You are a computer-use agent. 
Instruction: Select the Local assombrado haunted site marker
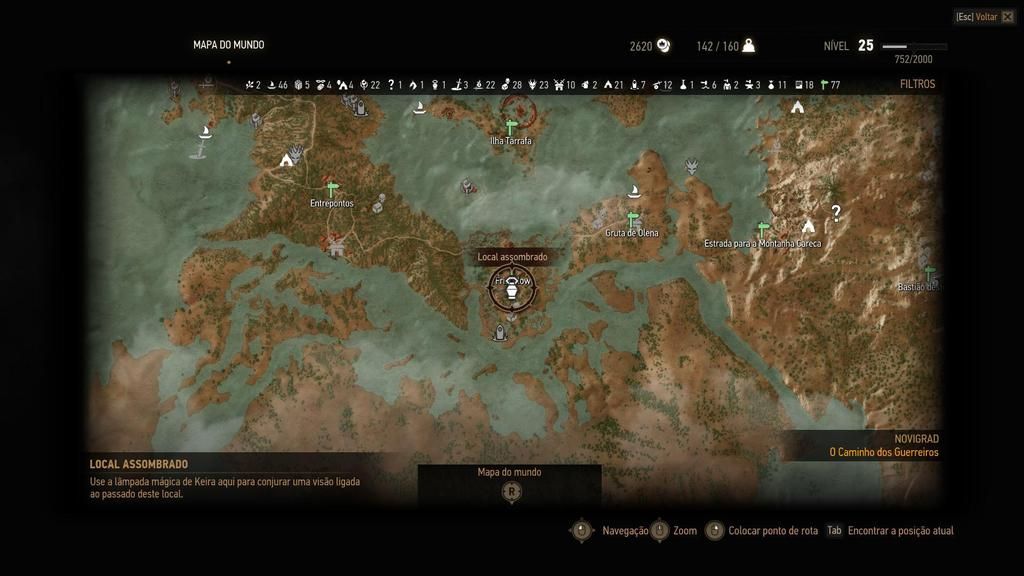pyautogui.click(x=512, y=284)
